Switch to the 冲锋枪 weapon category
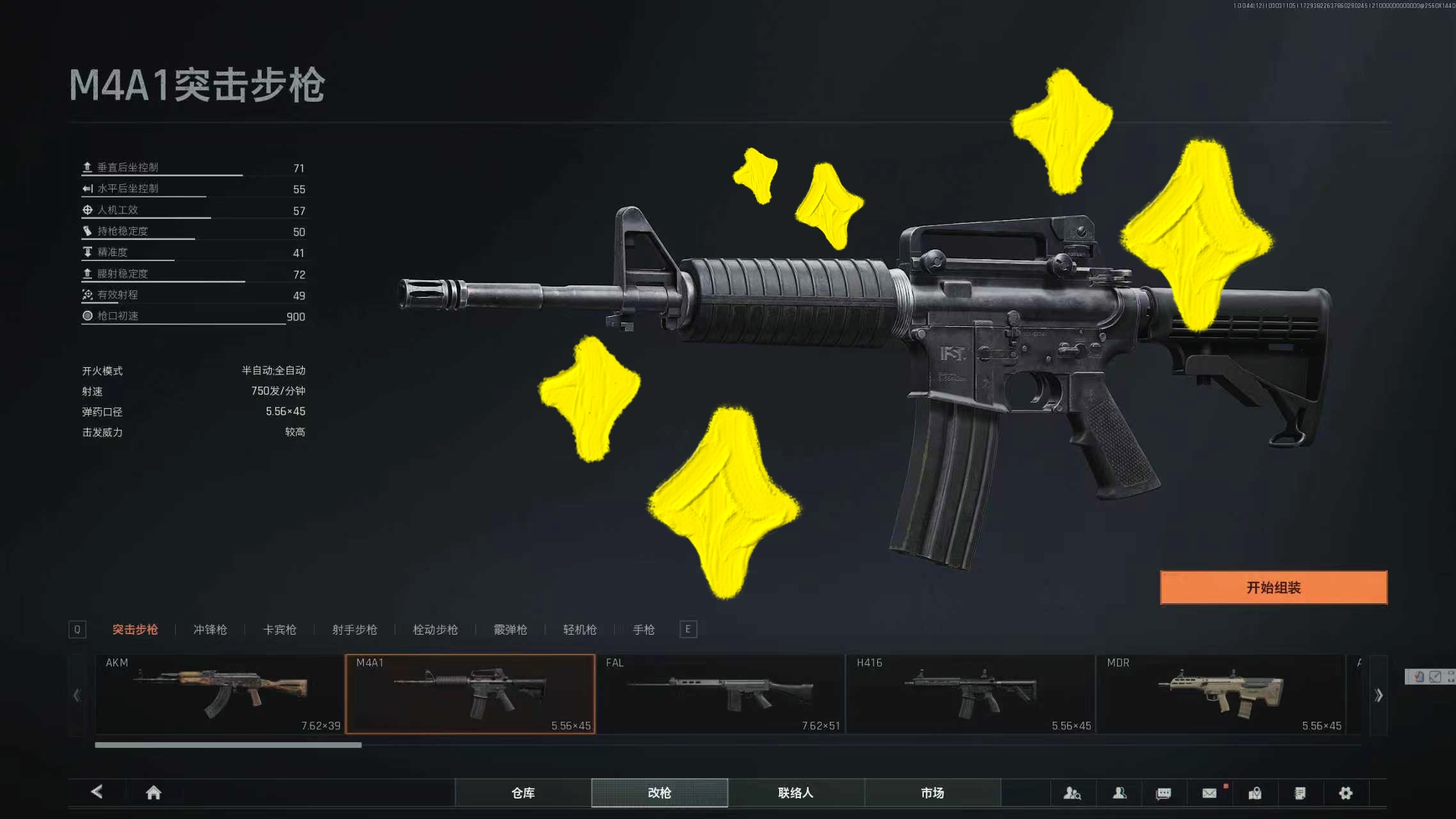Screen dimensions: 1456x819 [x=210, y=630]
